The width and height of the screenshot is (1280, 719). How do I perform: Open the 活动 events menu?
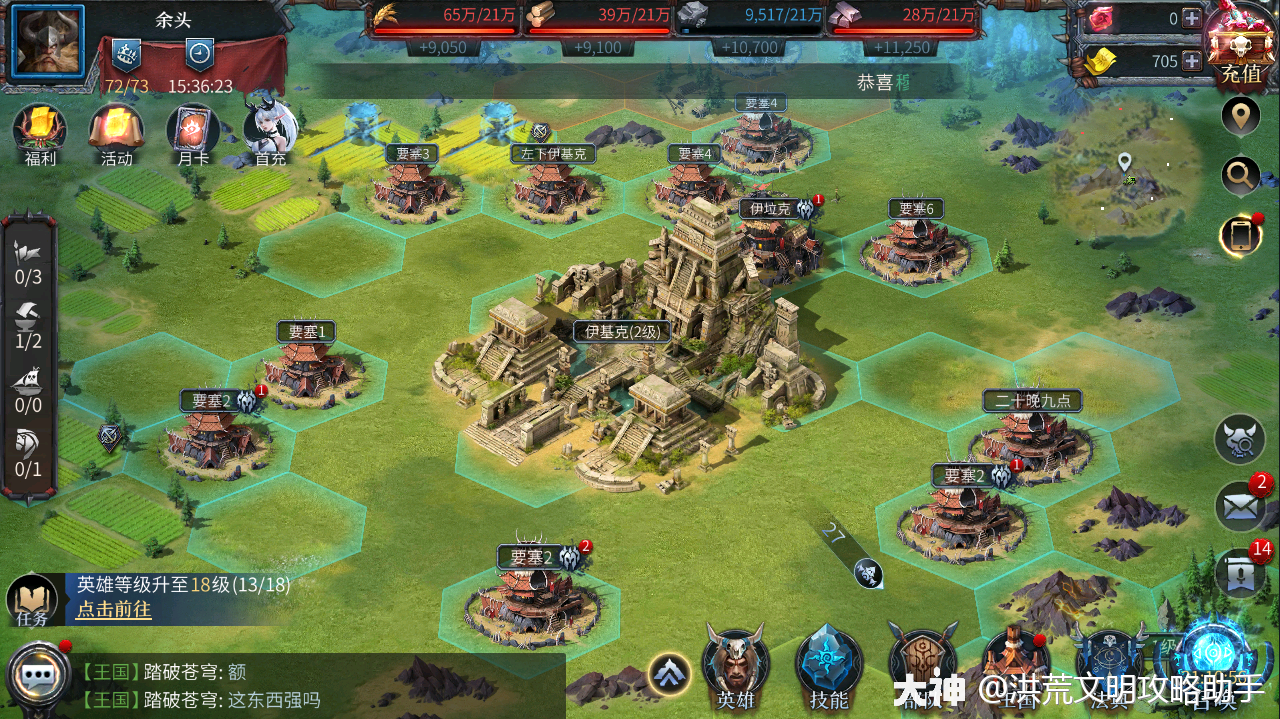click(x=116, y=132)
